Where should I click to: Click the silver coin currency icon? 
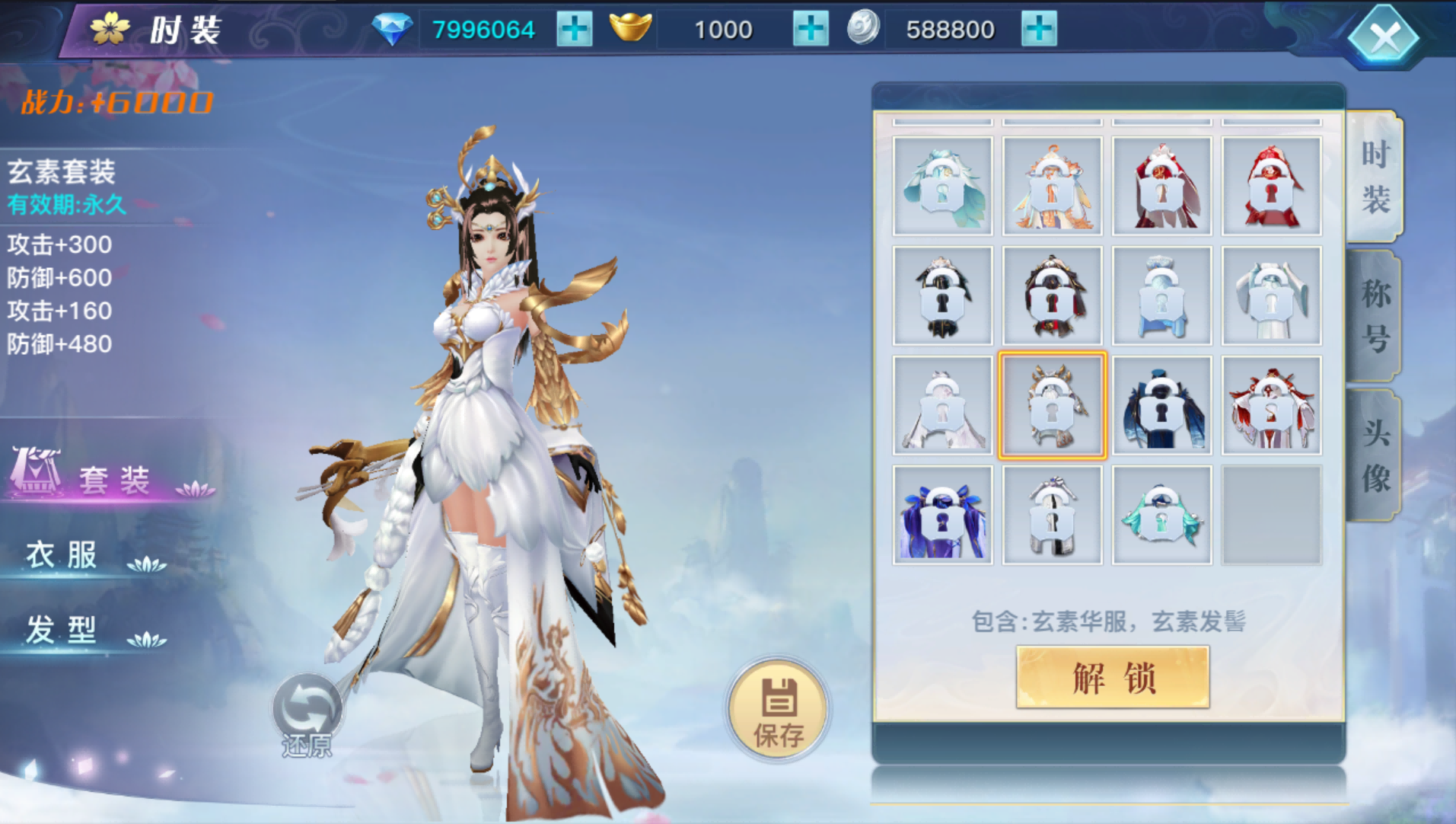click(x=864, y=29)
